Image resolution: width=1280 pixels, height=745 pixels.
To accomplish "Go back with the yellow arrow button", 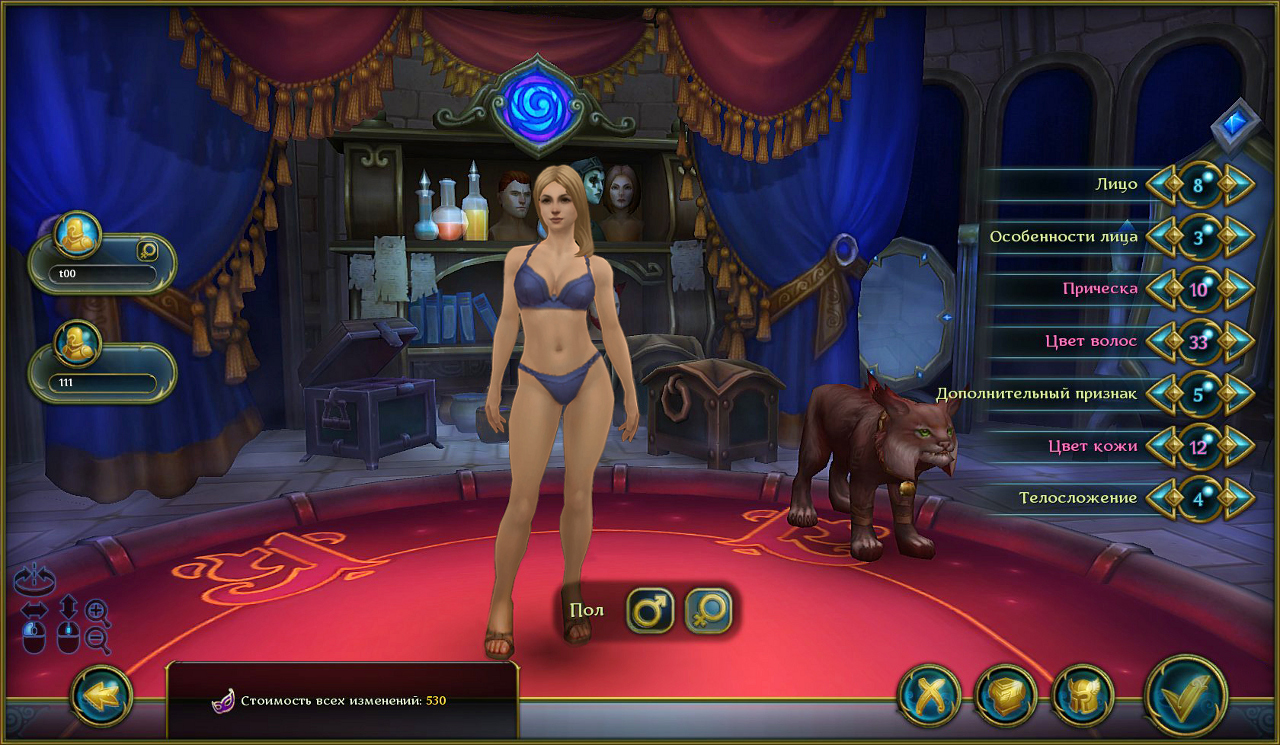I will (102, 695).
